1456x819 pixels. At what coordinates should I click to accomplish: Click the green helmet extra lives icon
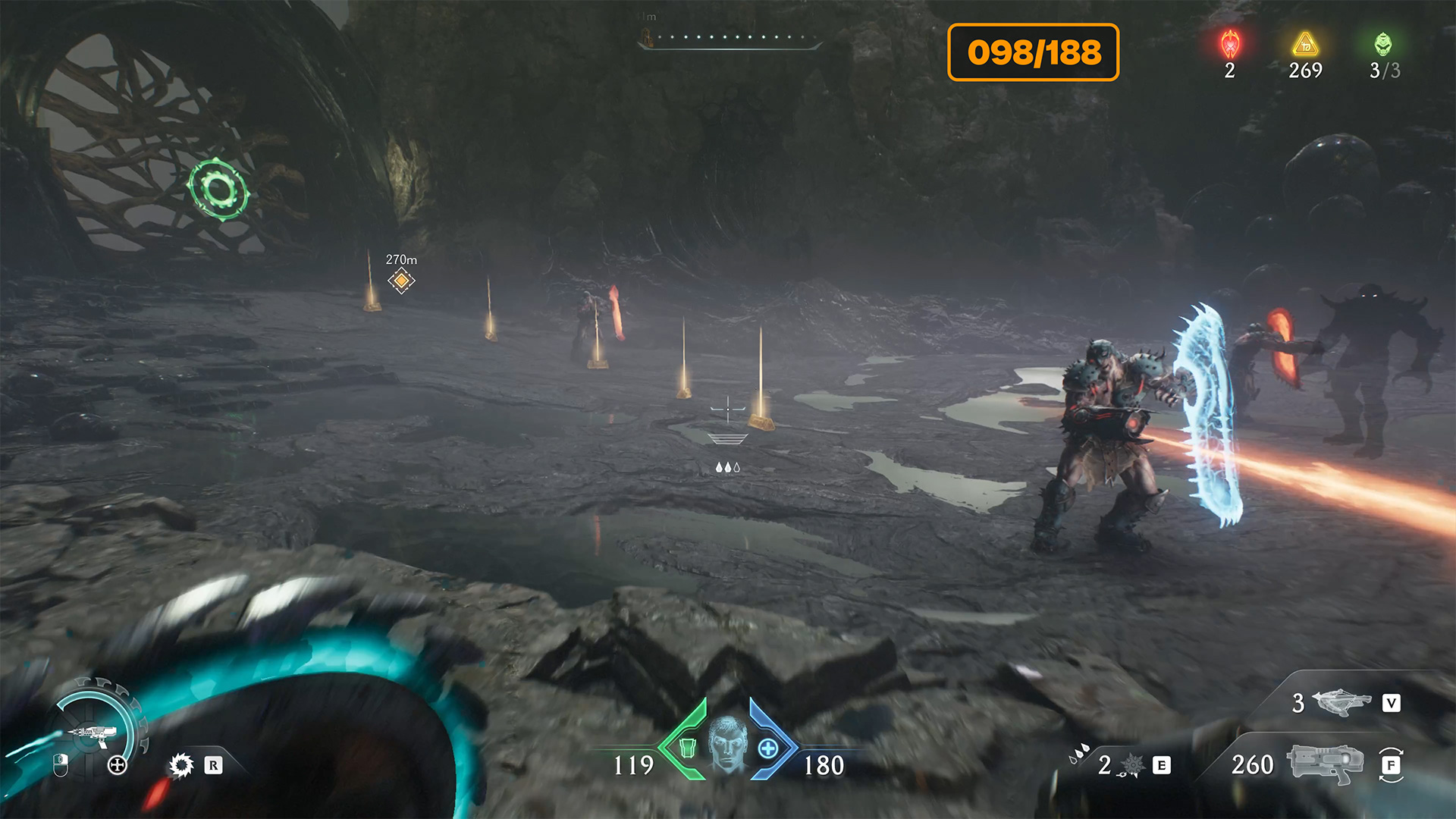click(x=1383, y=45)
